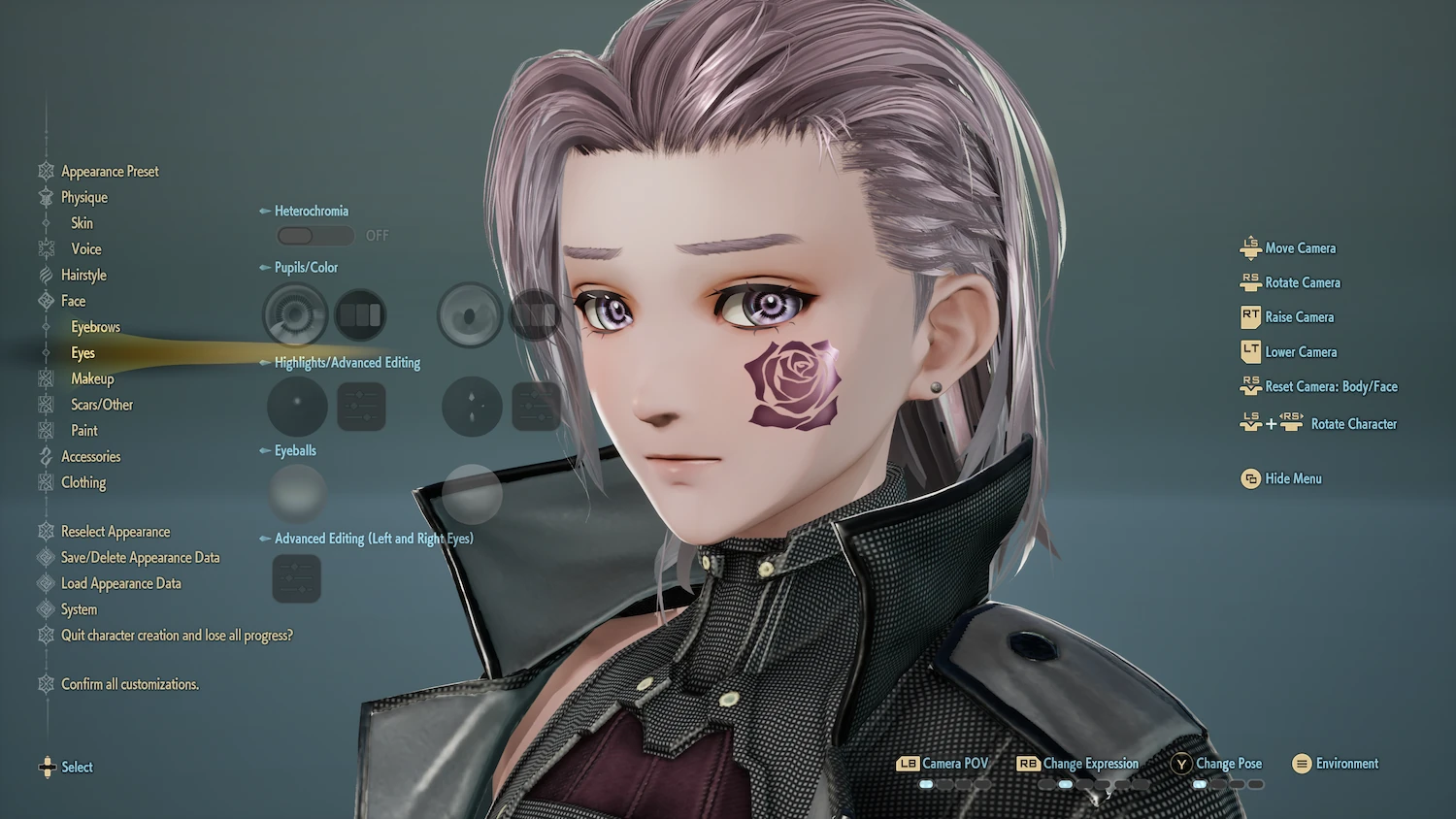Viewport: 1456px width, 819px height.
Task: Switch to the Eyebrows menu entry
Action: click(94, 326)
